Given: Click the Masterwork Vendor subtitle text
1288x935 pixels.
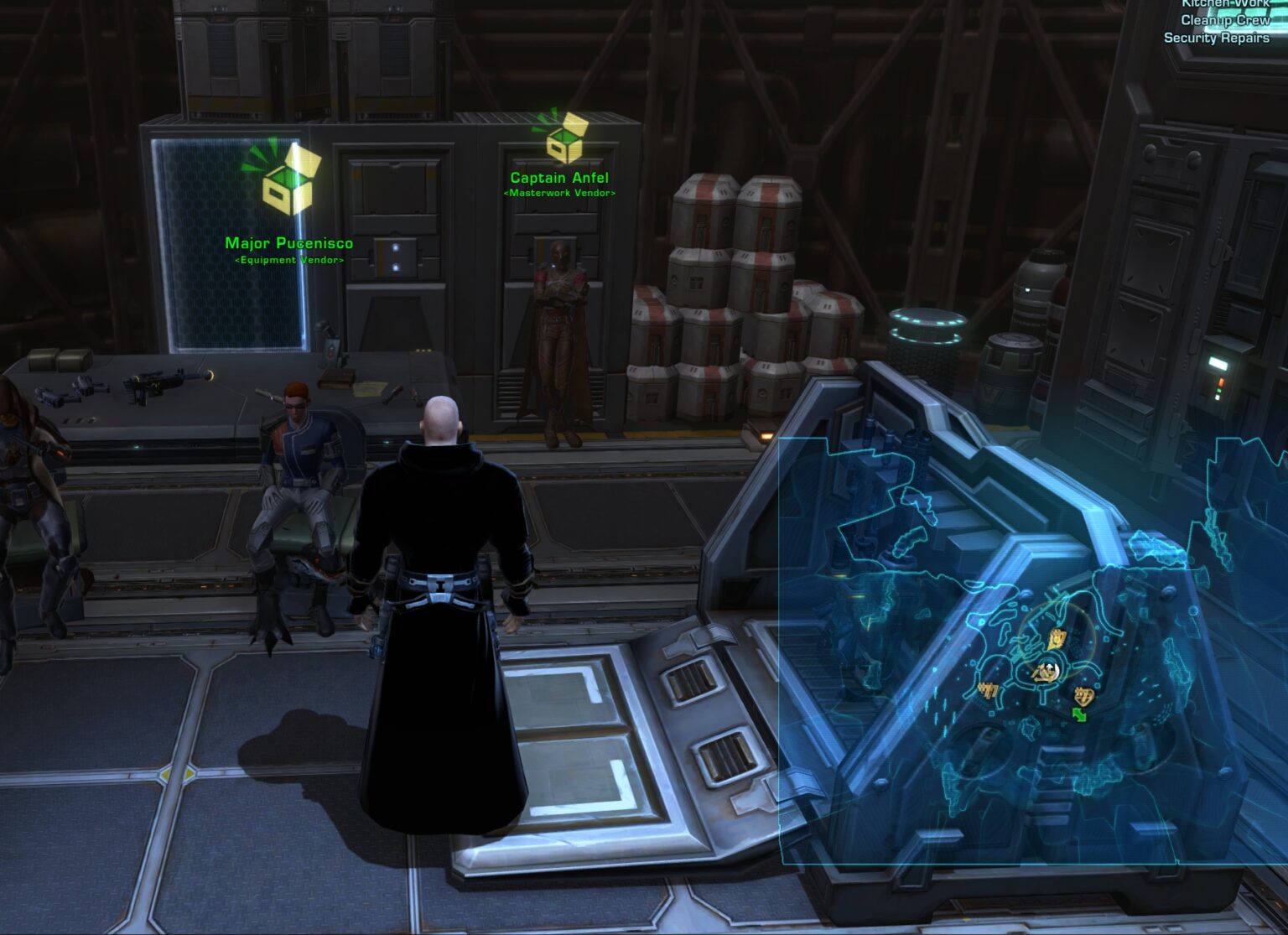Looking at the screenshot, I should tap(558, 192).
